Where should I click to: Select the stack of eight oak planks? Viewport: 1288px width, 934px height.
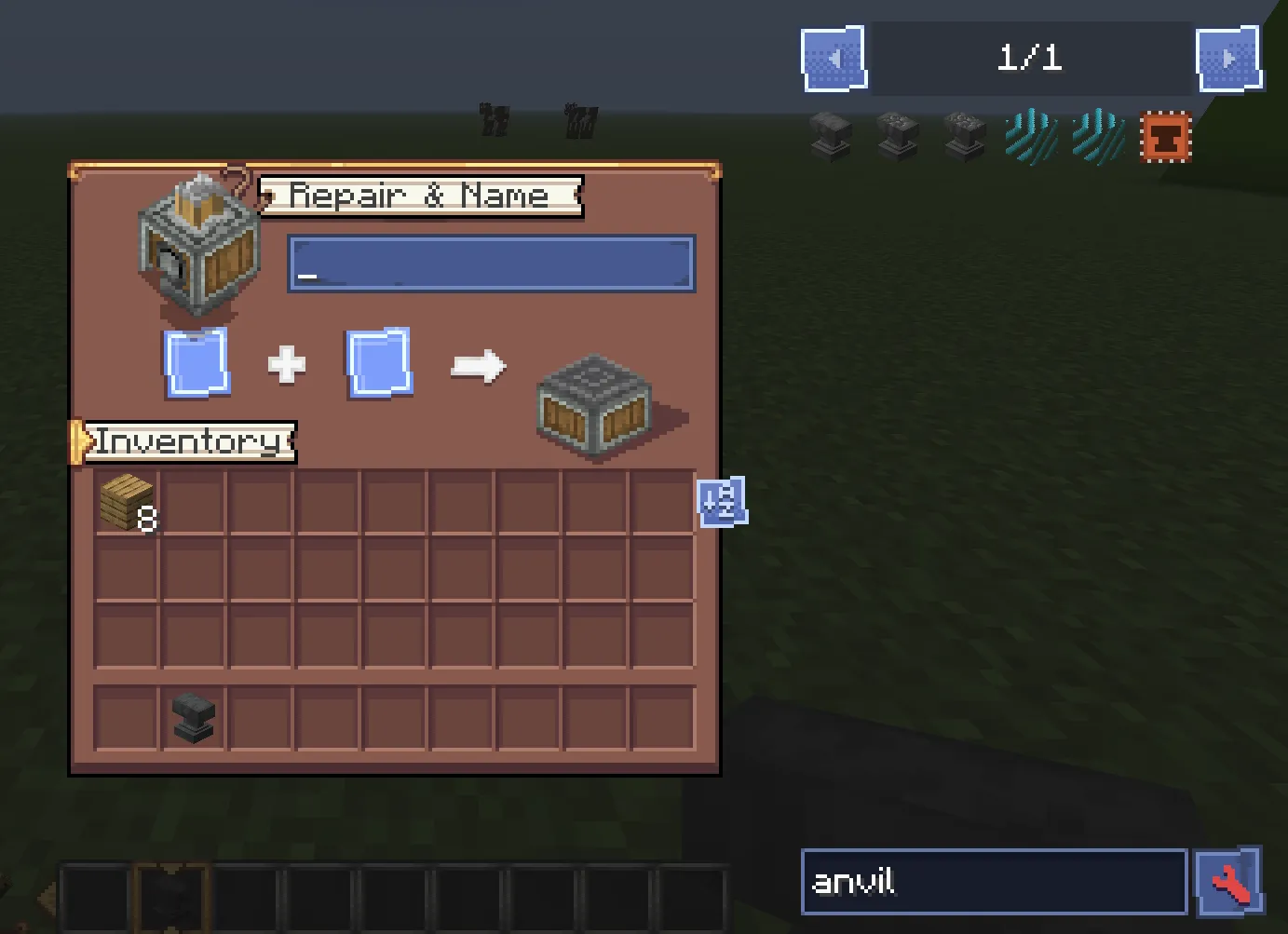click(126, 503)
